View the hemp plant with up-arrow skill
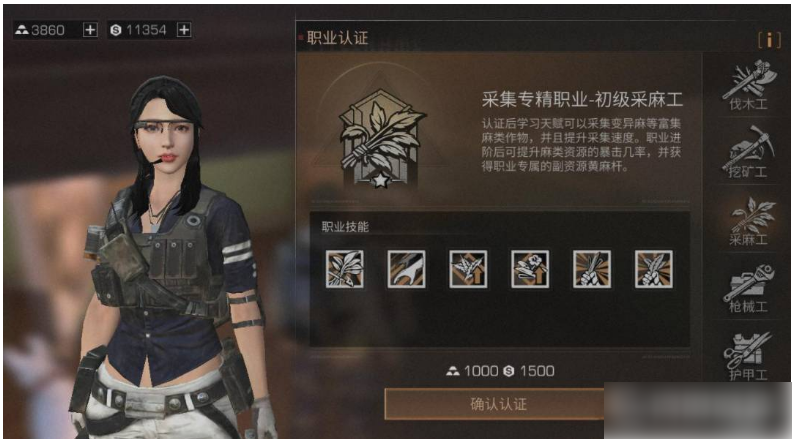The width and height of the screenshot is (792, 439). [468, 269]
